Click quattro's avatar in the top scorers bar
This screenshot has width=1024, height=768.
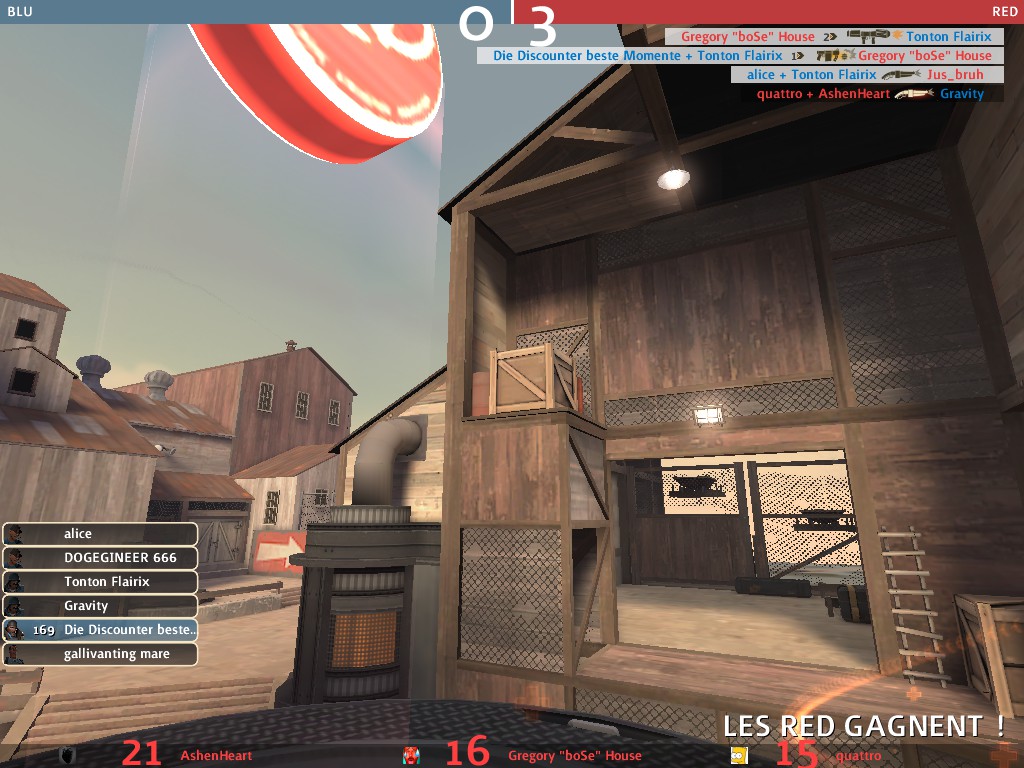click(739, 755)
